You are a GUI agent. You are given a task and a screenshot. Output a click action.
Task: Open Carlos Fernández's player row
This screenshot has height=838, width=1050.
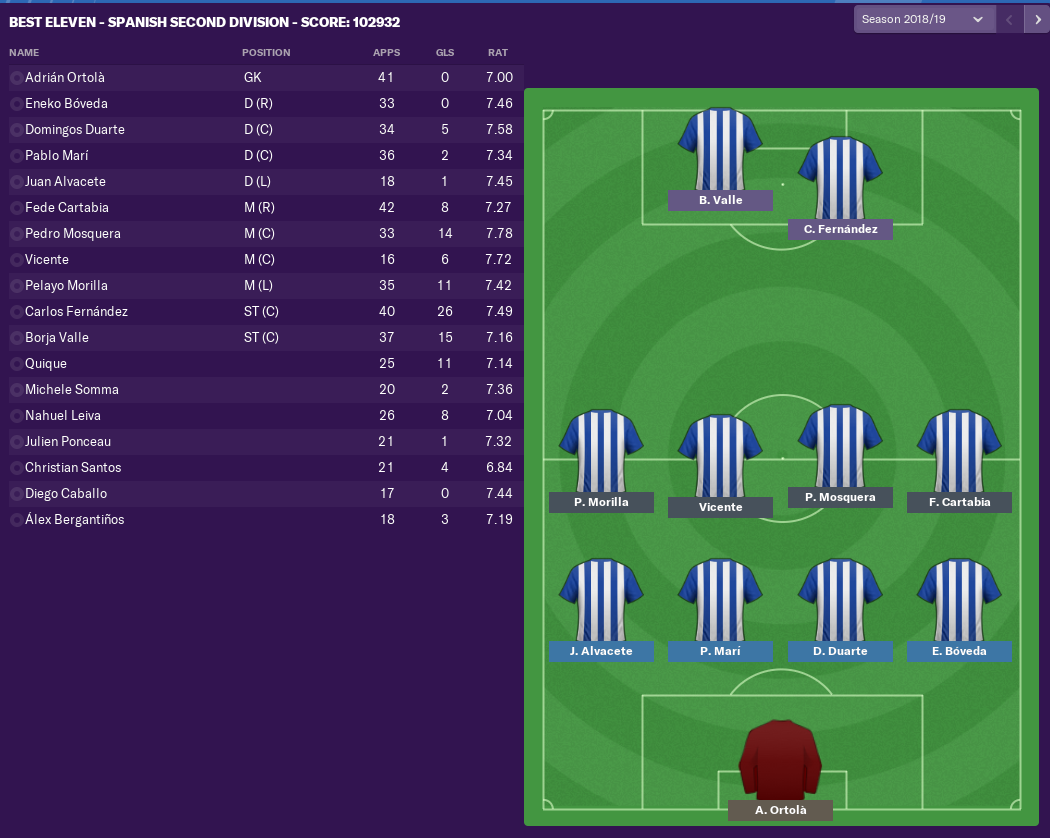[x=76, y=312]
